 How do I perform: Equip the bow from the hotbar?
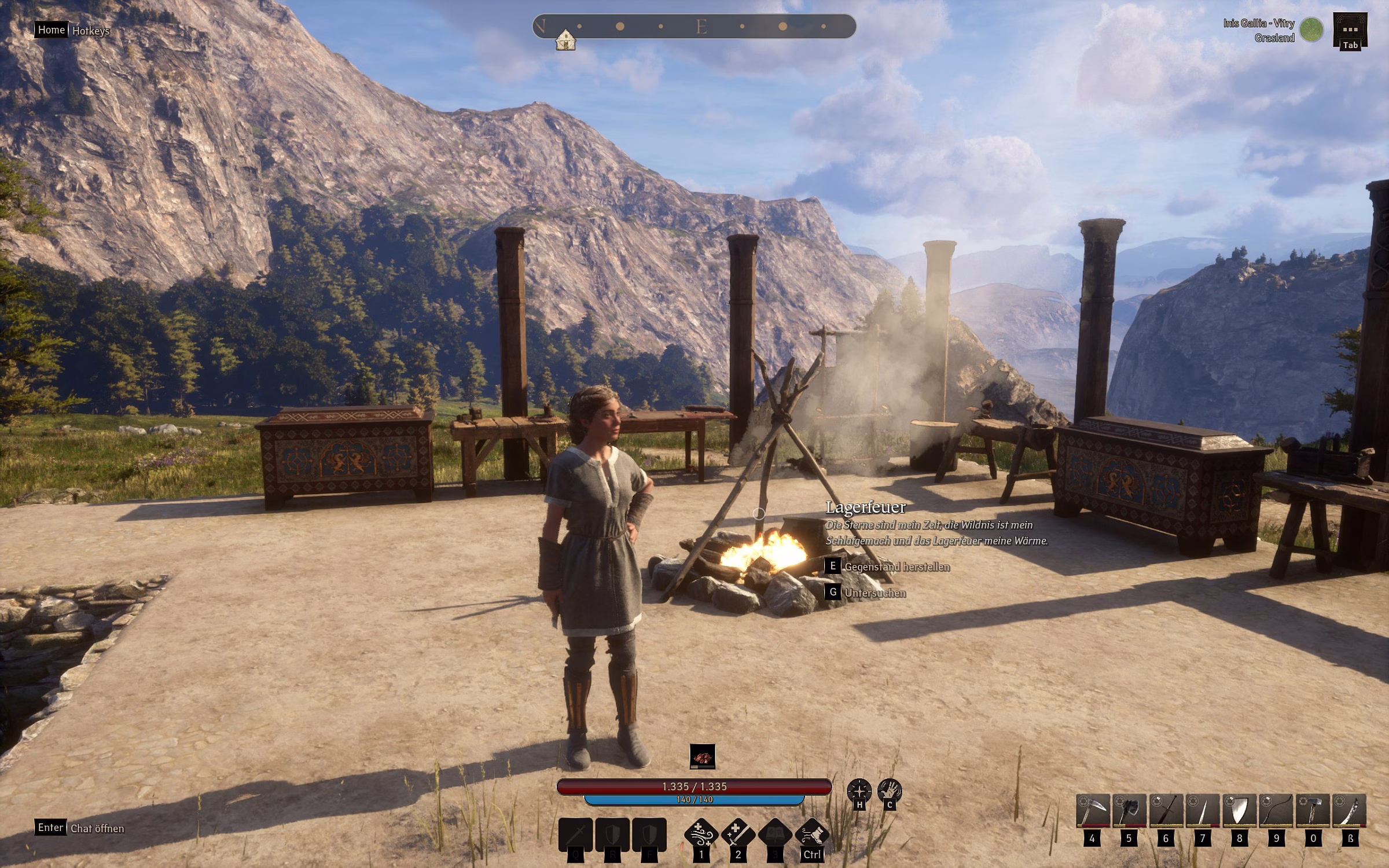click(x=1276, y=811)
